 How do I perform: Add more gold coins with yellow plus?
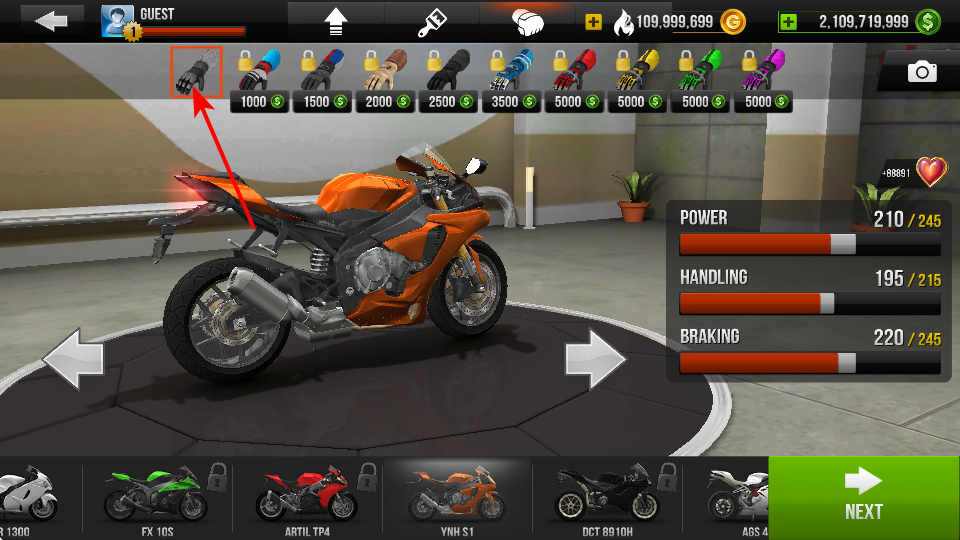[594, 21]
